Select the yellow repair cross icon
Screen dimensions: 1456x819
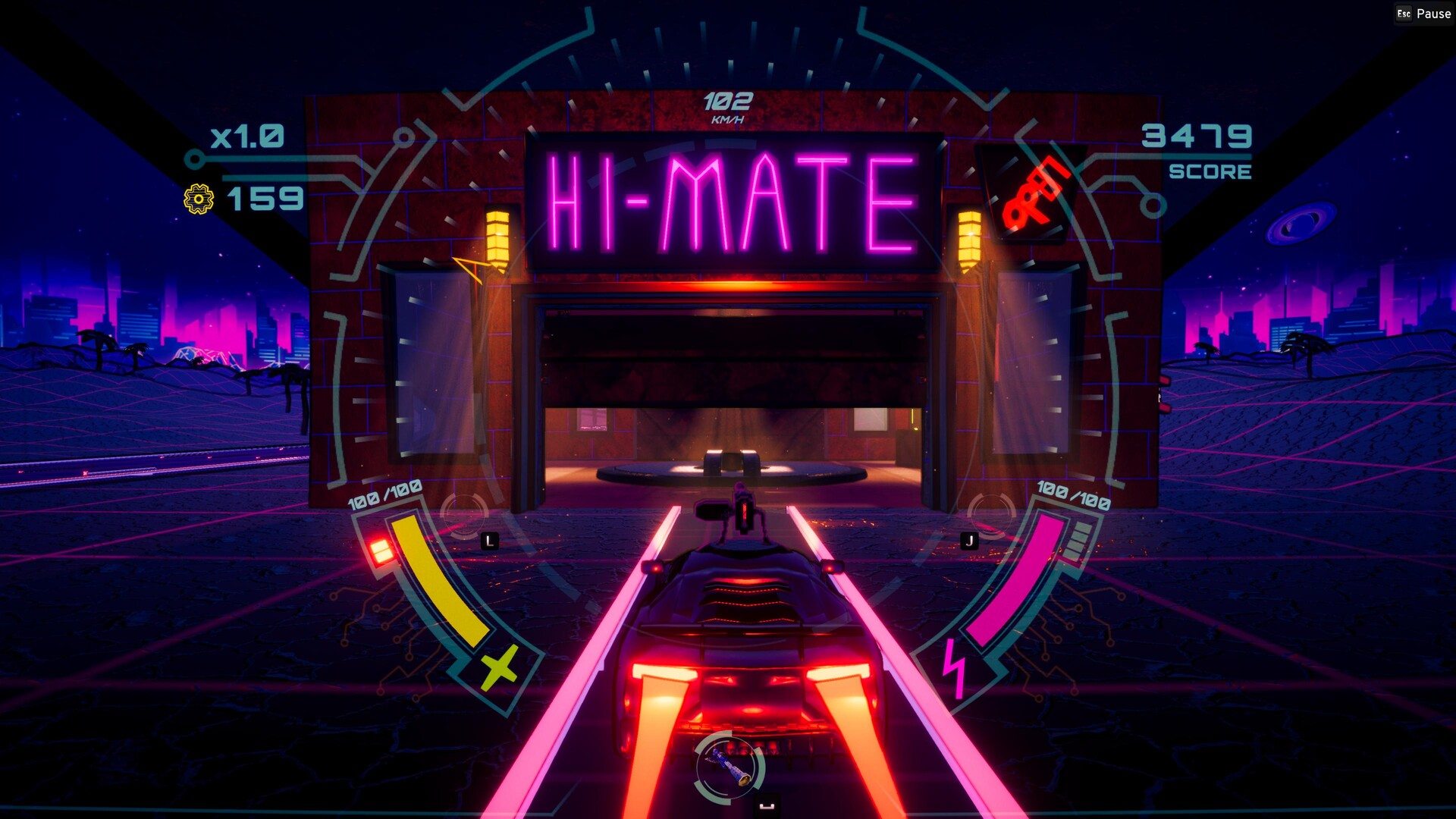[x=497, y=669]
